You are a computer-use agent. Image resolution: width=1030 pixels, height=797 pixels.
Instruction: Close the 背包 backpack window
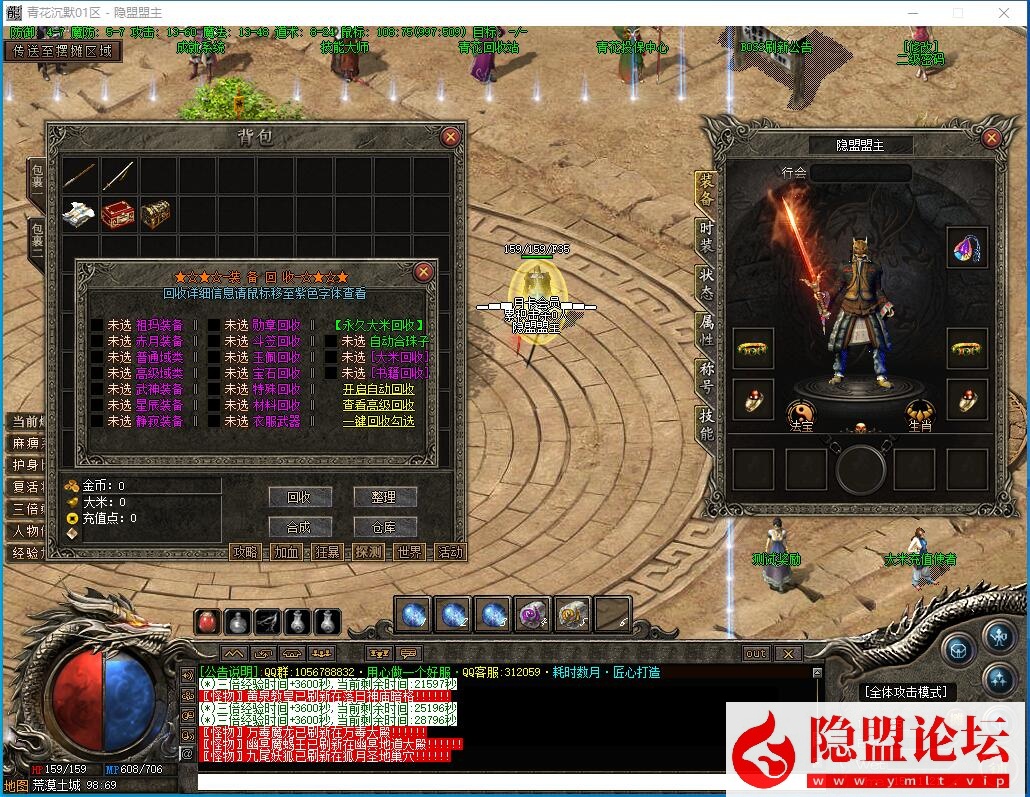[451, 136]
